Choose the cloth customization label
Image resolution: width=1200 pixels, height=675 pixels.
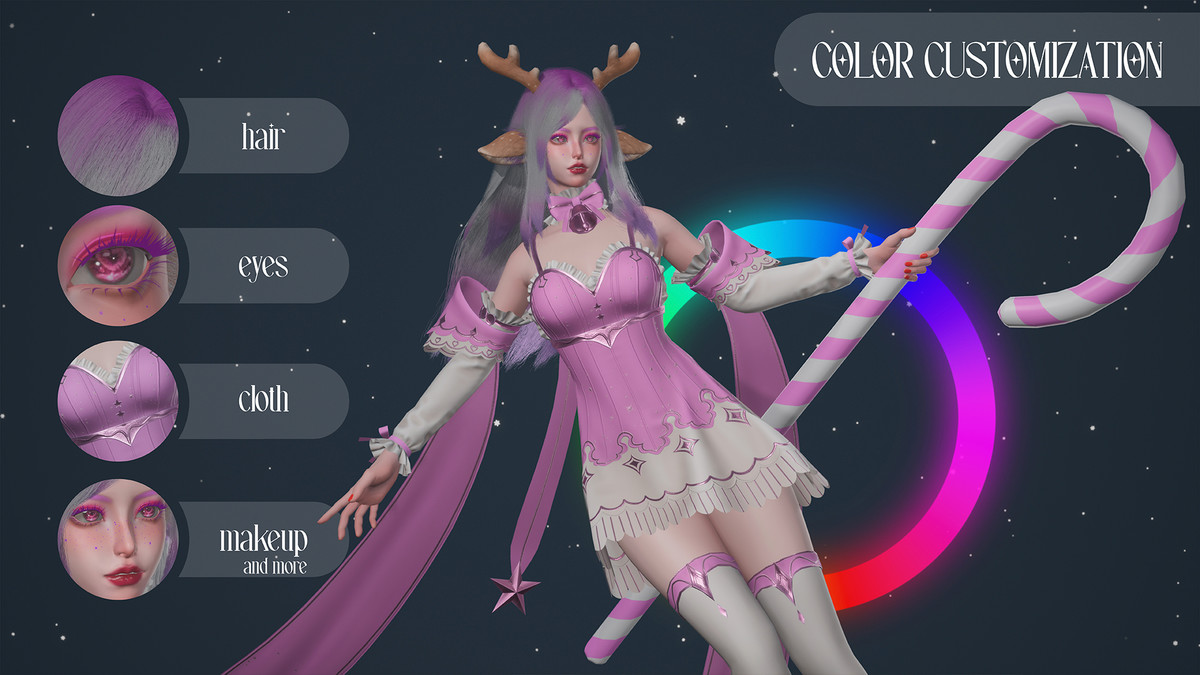click(x=263, y=400)
